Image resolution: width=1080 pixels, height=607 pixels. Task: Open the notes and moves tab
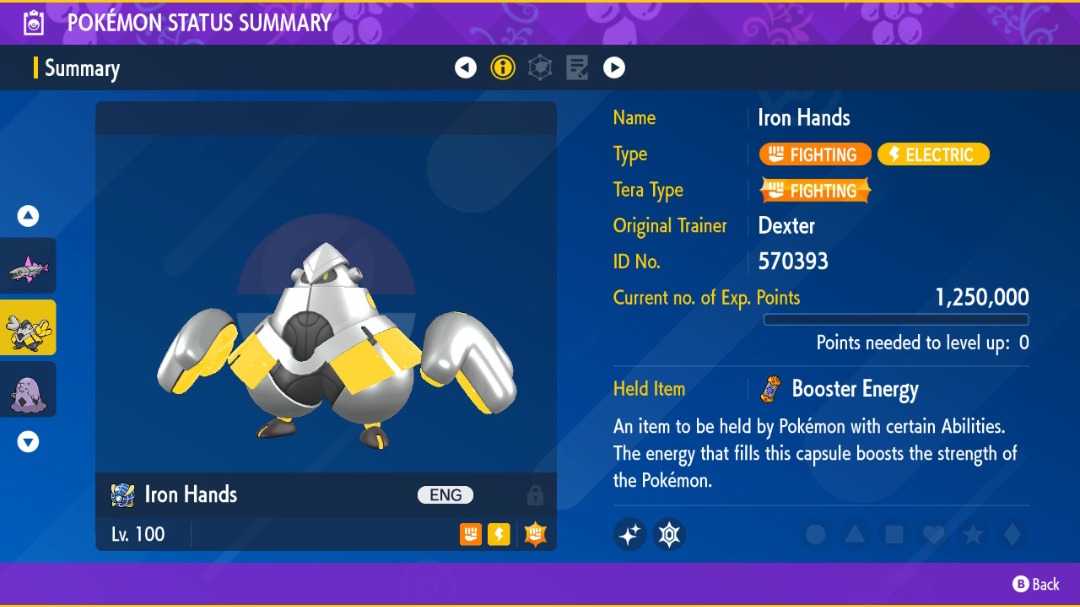(577, 68)
